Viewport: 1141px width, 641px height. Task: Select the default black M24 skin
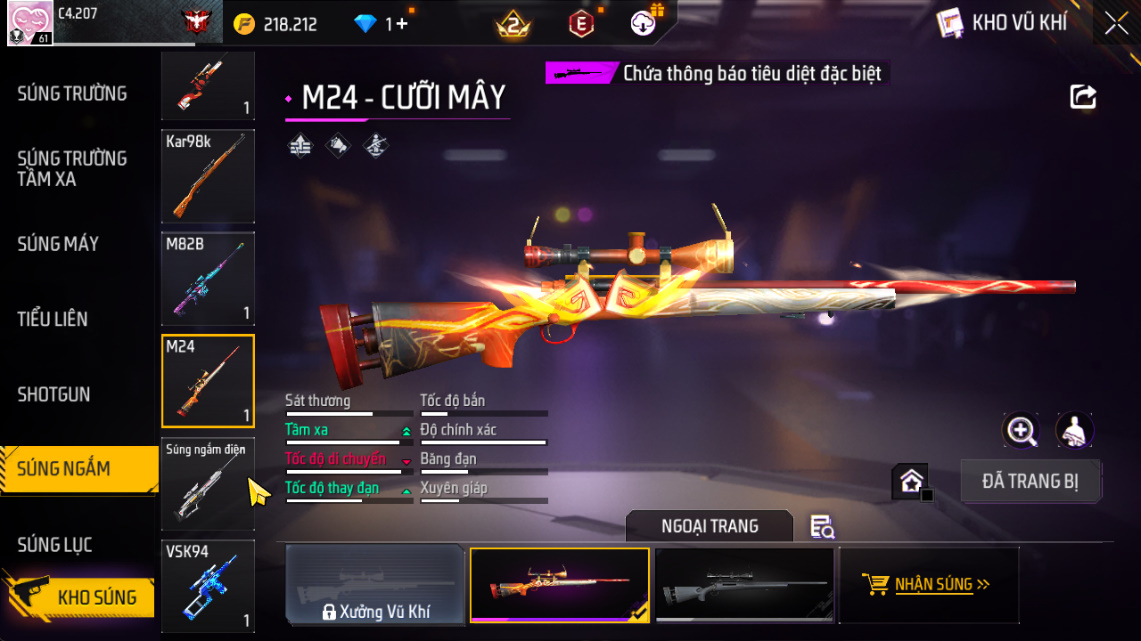(744, 586)
